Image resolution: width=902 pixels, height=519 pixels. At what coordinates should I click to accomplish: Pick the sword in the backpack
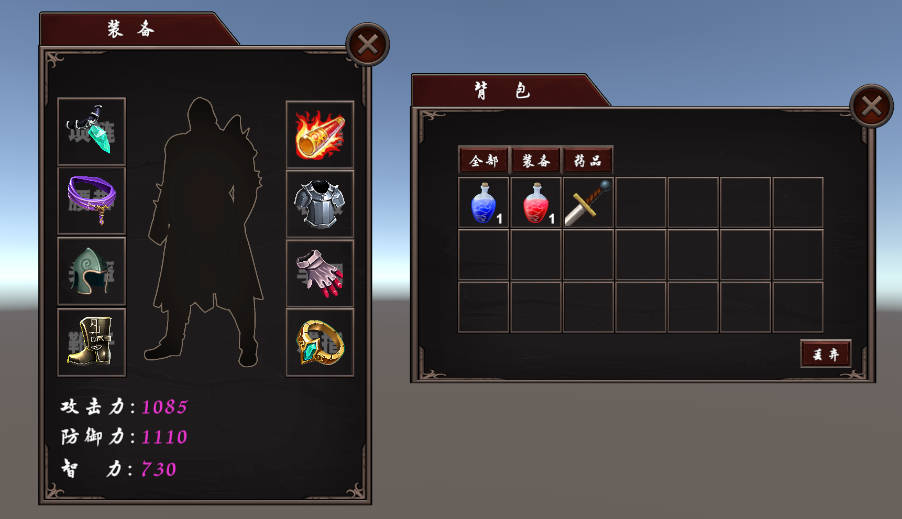click(x=588, y=203)
